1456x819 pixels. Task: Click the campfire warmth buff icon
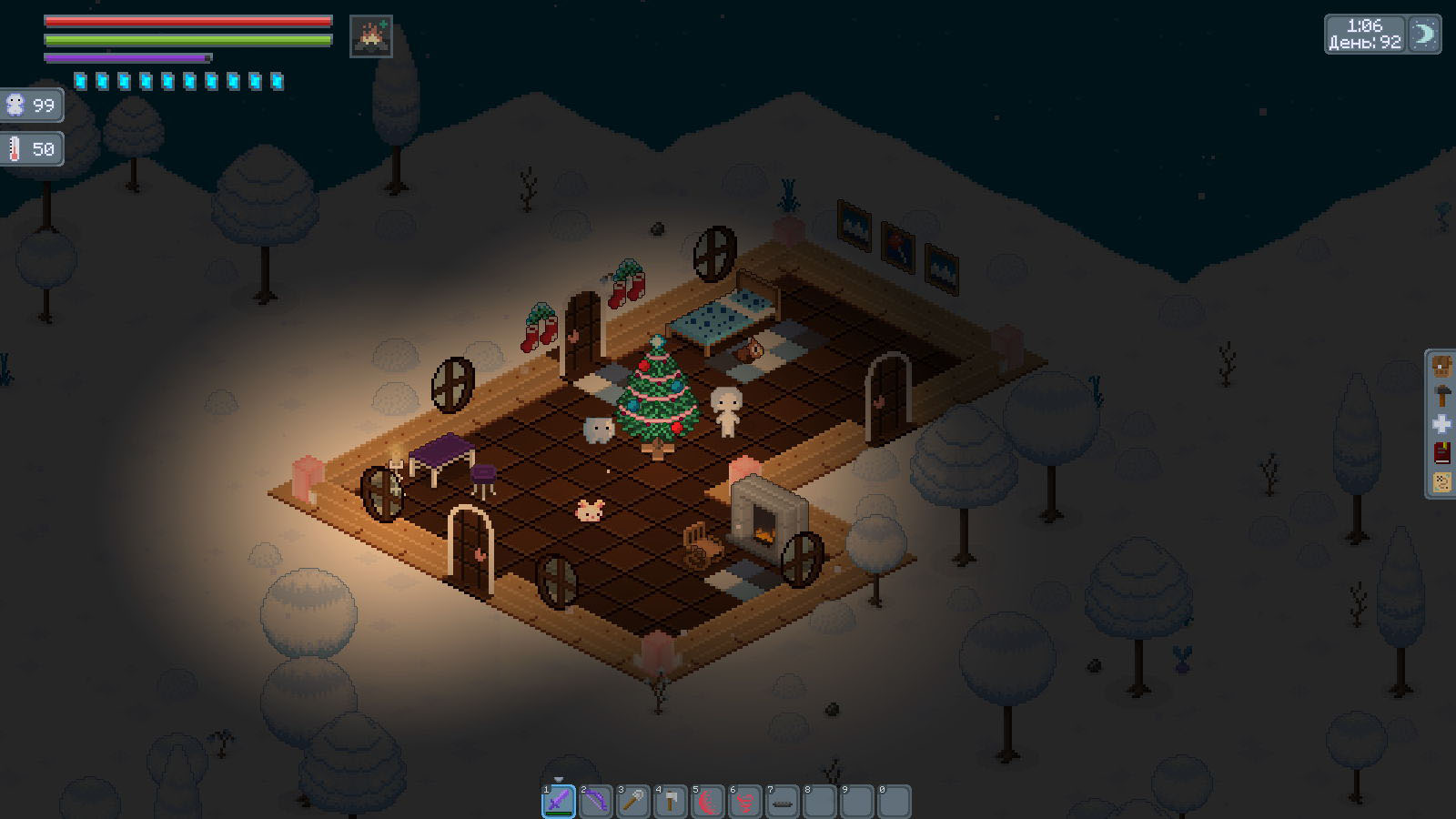371,36
